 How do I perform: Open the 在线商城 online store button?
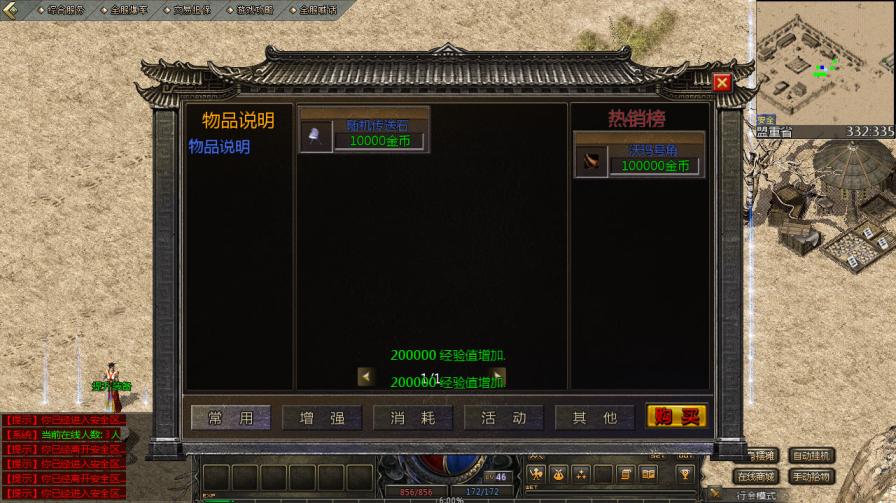click(756, 477)
